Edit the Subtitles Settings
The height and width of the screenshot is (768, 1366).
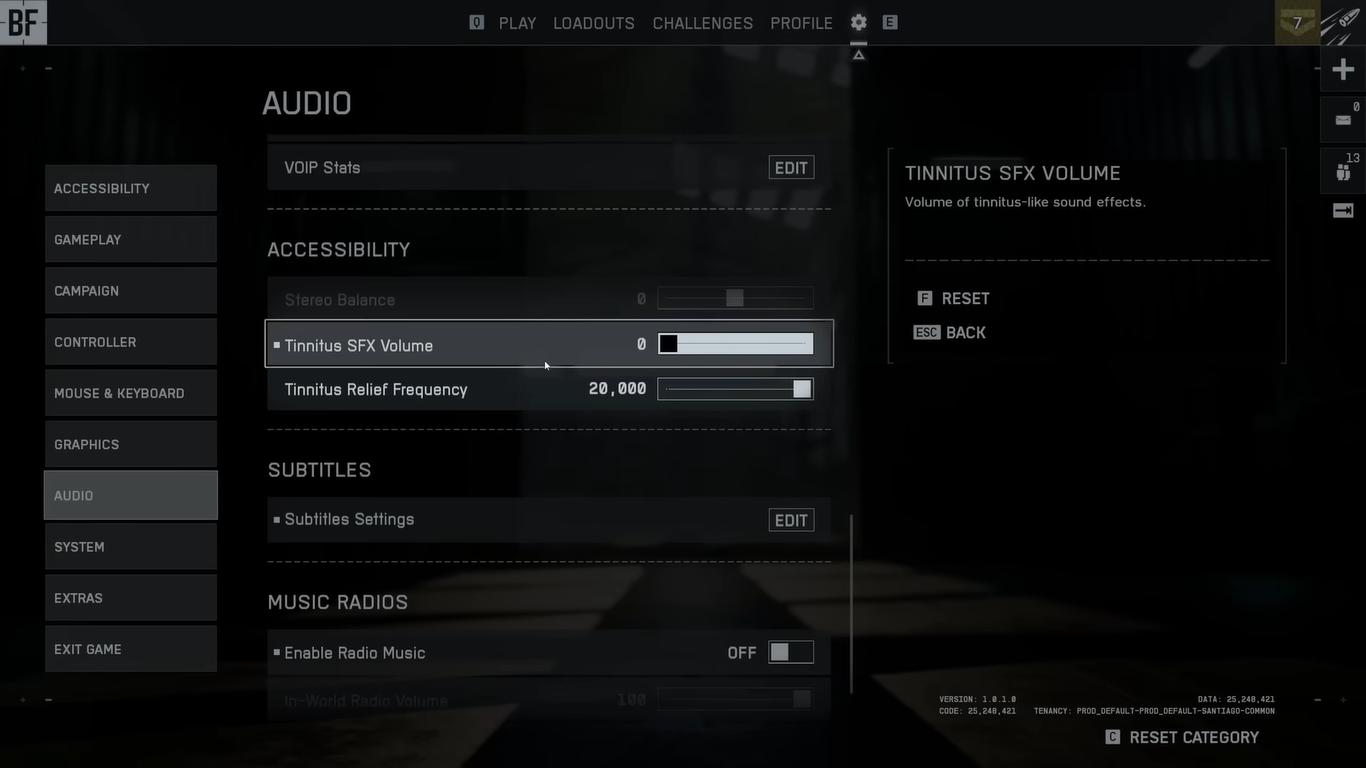point(791,520)
